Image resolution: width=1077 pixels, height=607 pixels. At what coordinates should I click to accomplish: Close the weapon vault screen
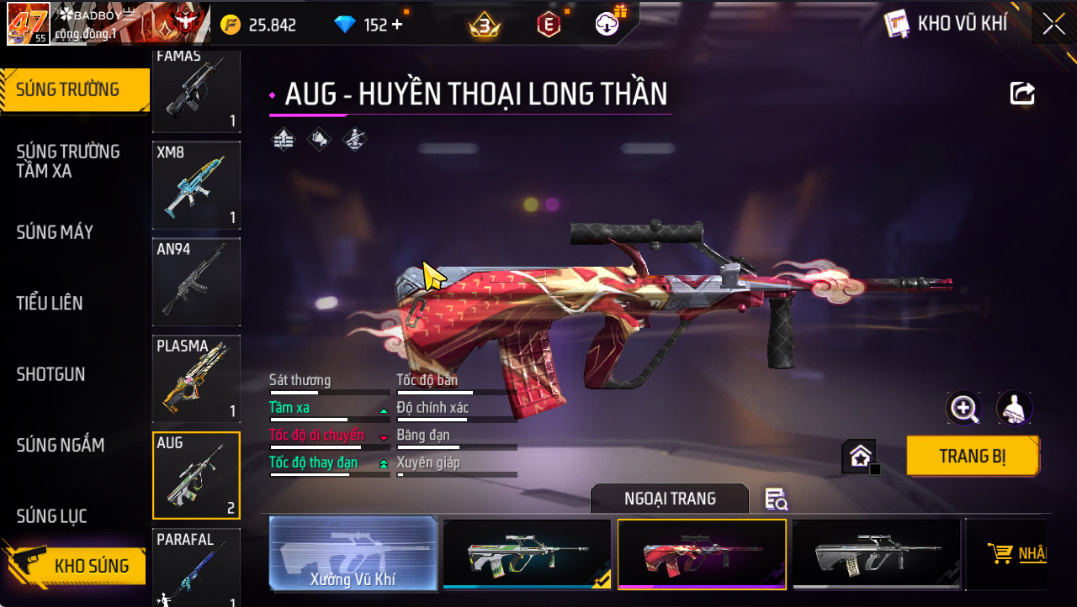[1053, 24]
